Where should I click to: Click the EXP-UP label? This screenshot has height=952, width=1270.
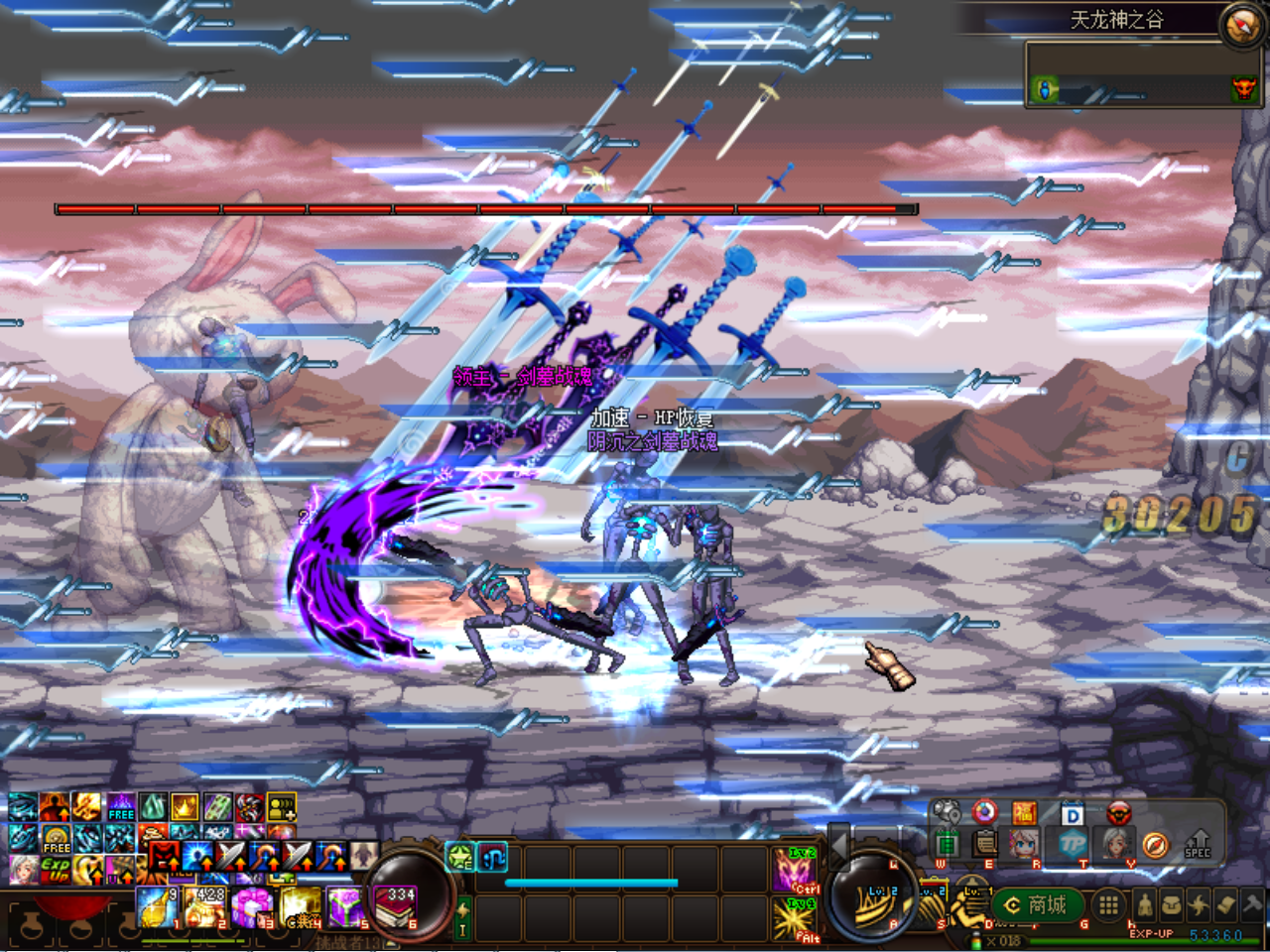[1152, 932]
